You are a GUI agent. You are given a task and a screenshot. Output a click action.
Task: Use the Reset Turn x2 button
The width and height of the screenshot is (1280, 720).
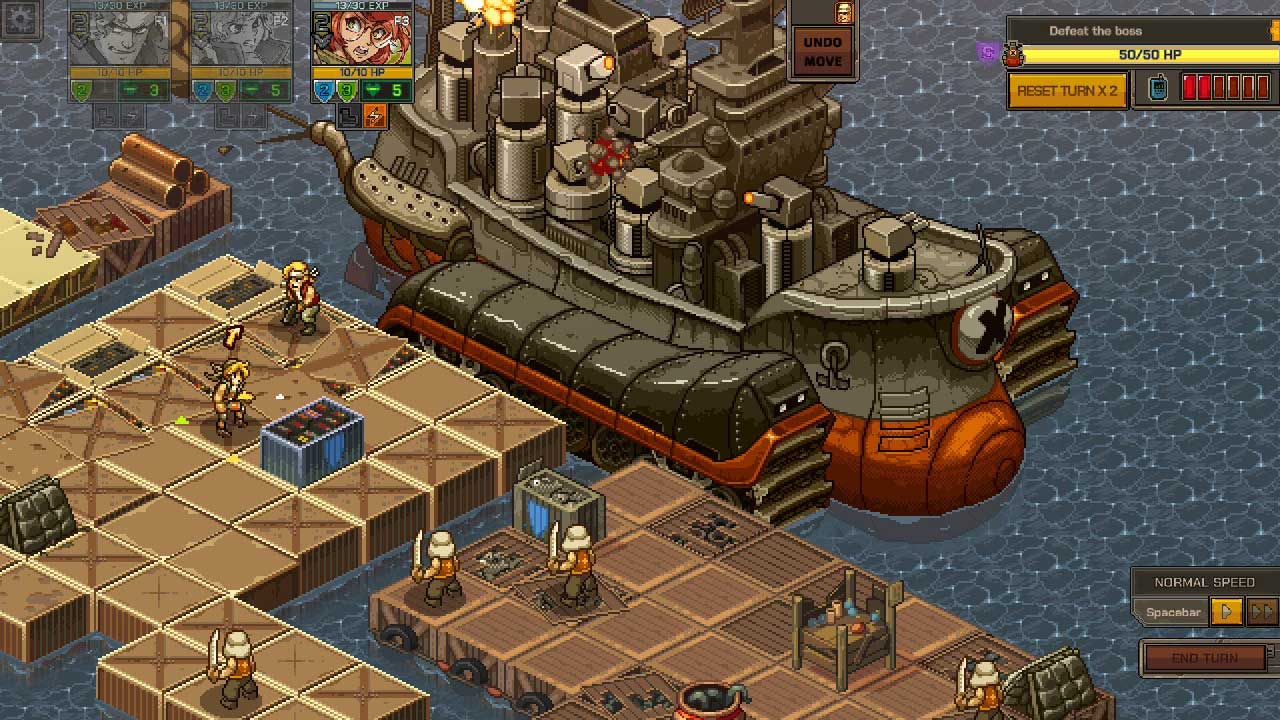click(x=1067, y=90)
